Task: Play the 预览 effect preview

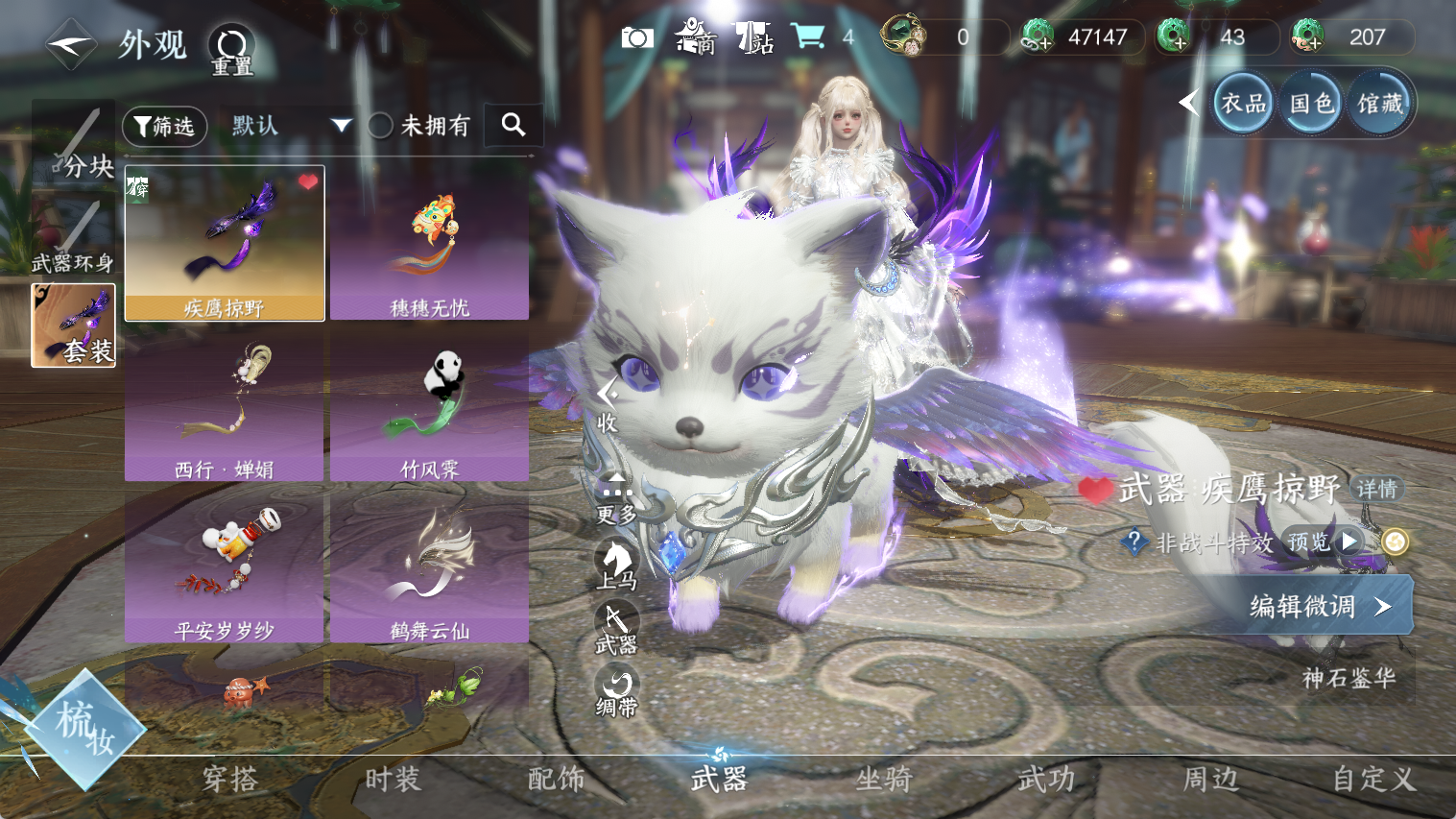Action: click(x=1325, y=542)
